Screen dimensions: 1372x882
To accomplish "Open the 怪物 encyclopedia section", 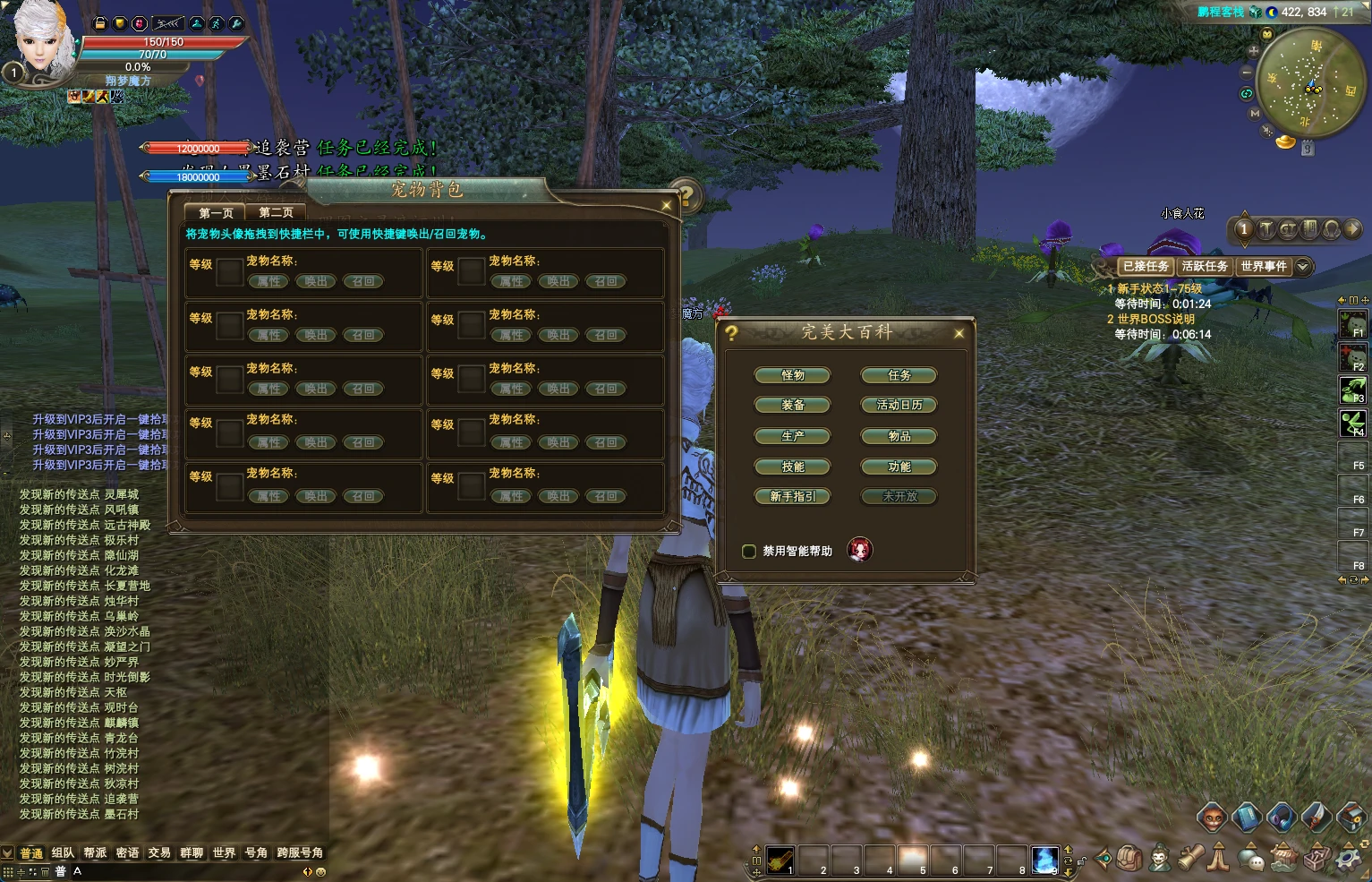I will [793, 376].
